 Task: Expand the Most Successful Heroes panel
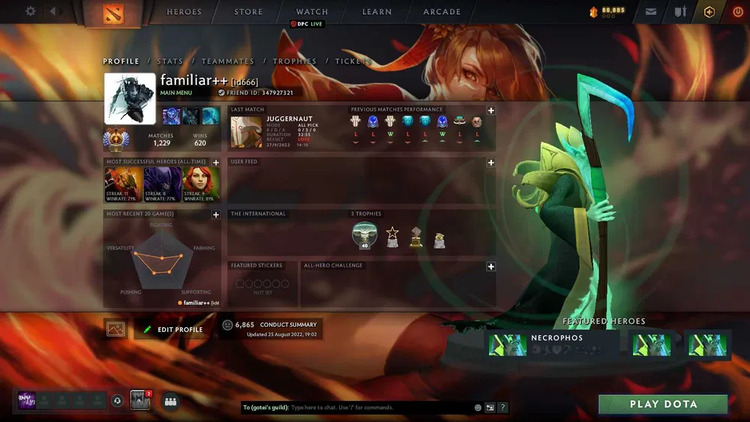215,162
